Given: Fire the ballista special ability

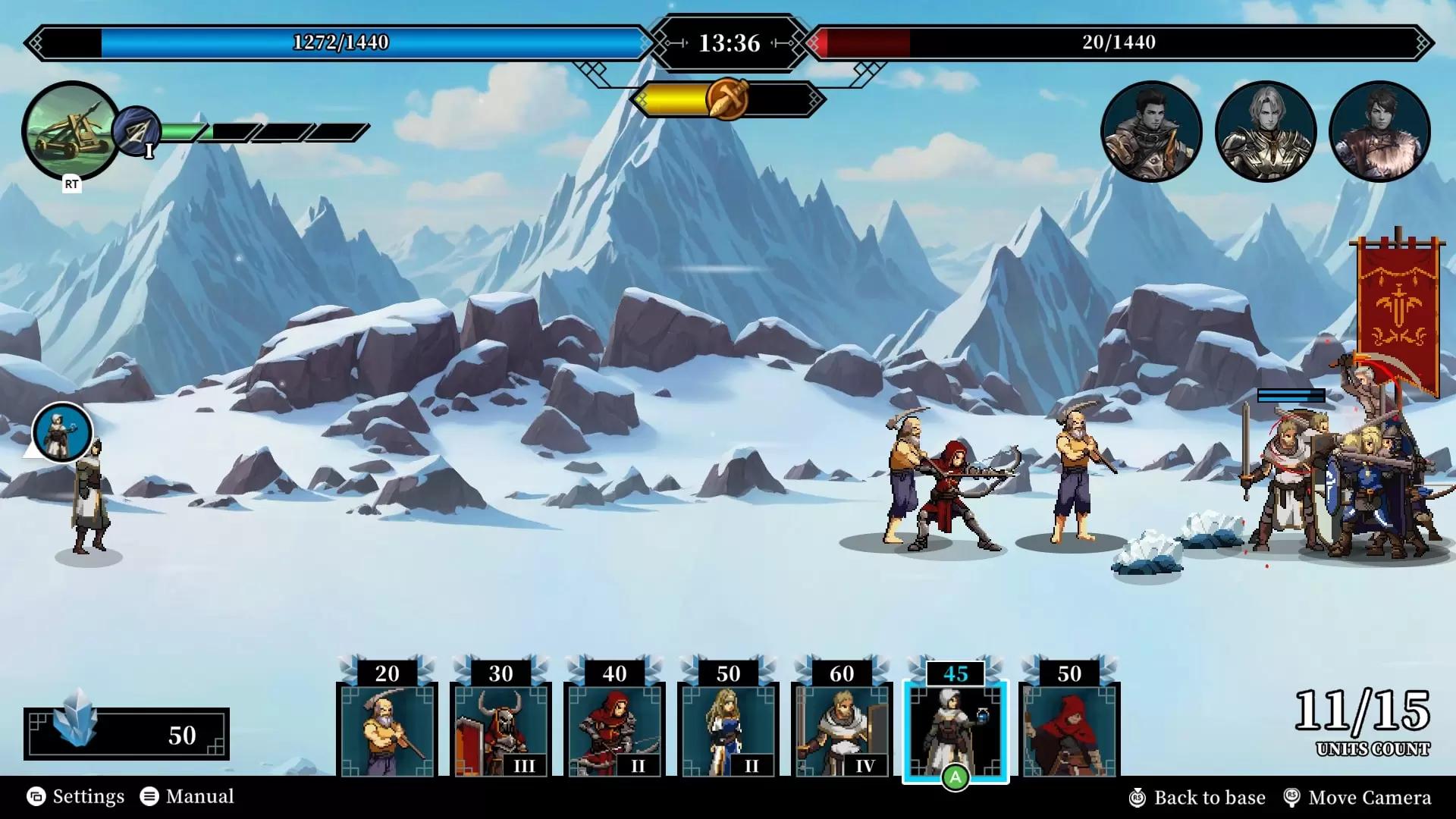Looking at the screenshot, I should (x=71, y=130).
